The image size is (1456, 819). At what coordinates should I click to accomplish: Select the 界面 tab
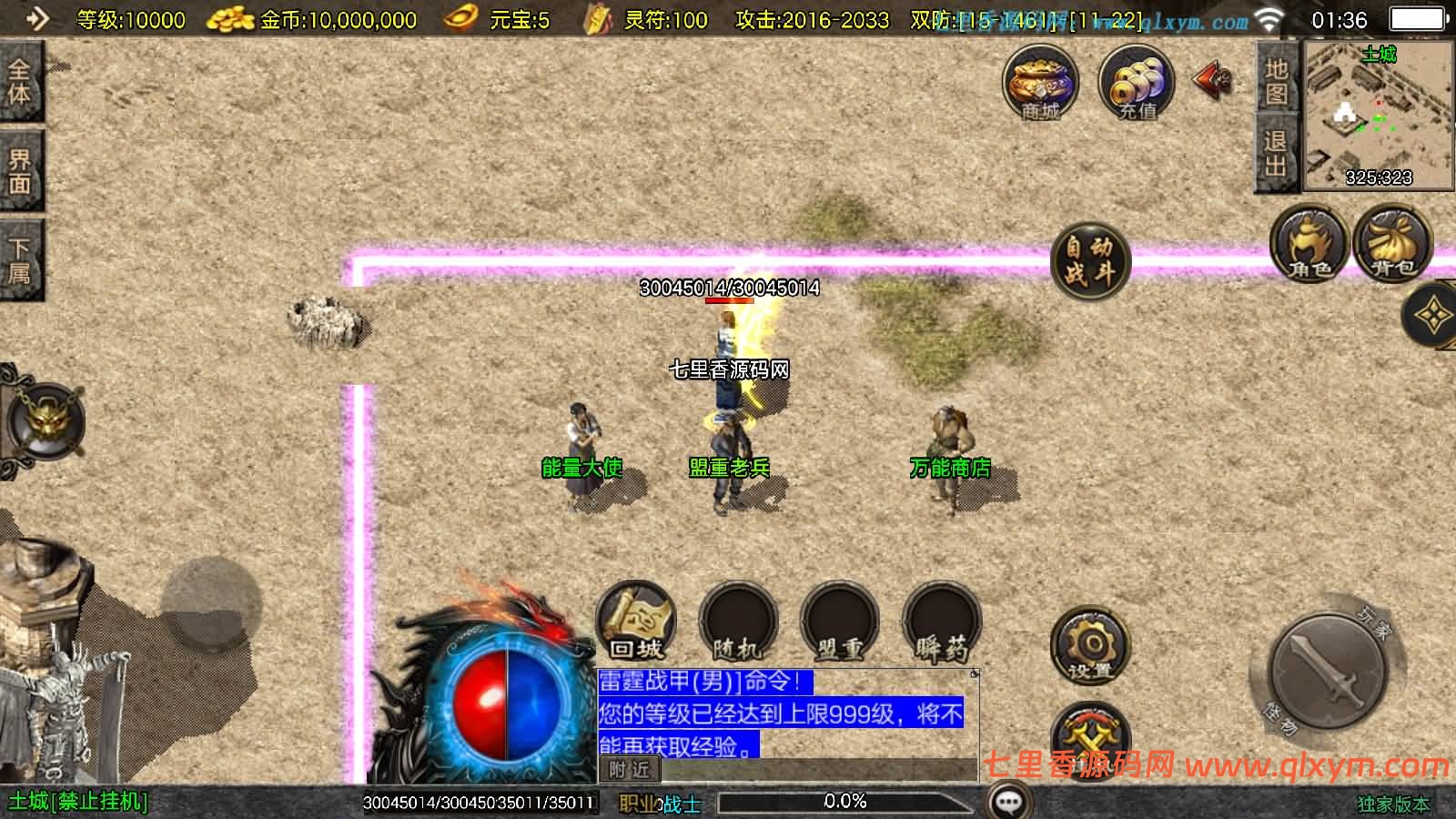click(19, 171)
